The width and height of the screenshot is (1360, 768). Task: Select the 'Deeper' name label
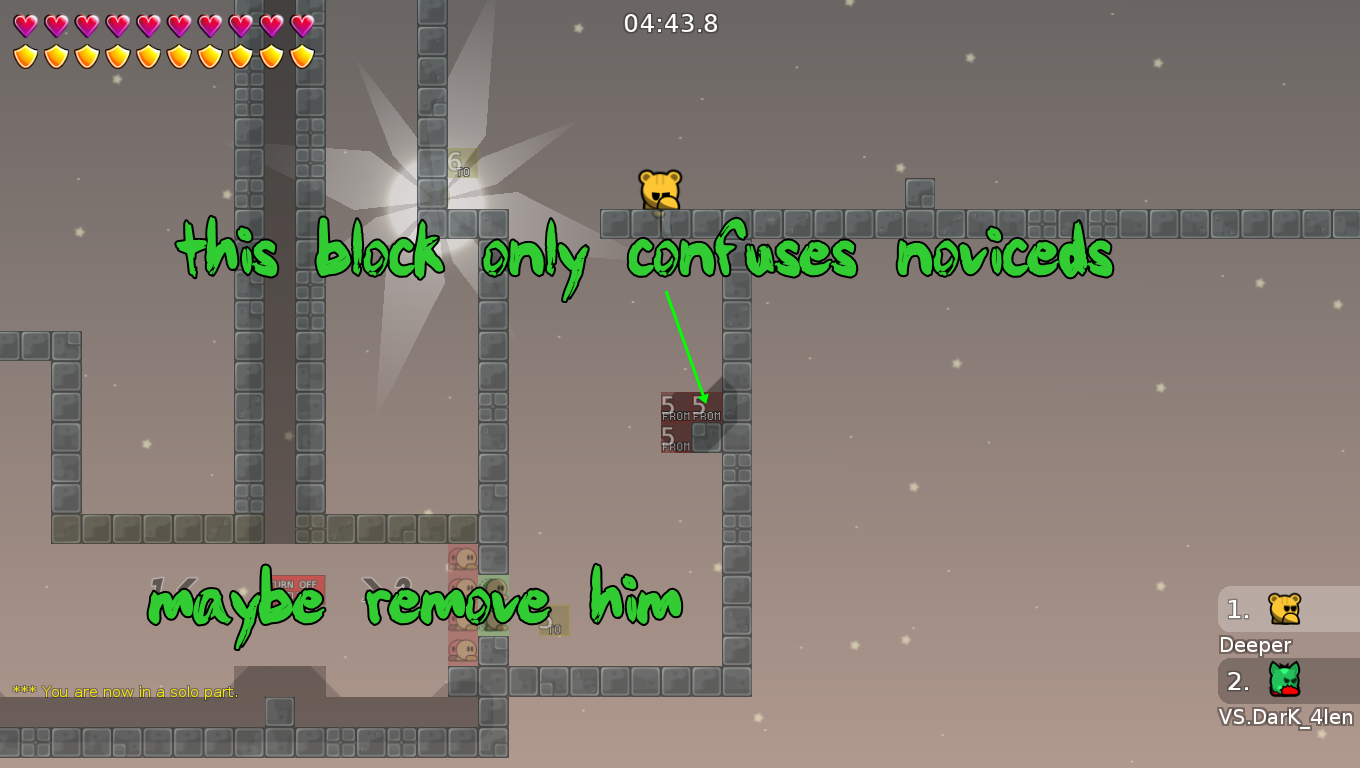click(1255, 645)
